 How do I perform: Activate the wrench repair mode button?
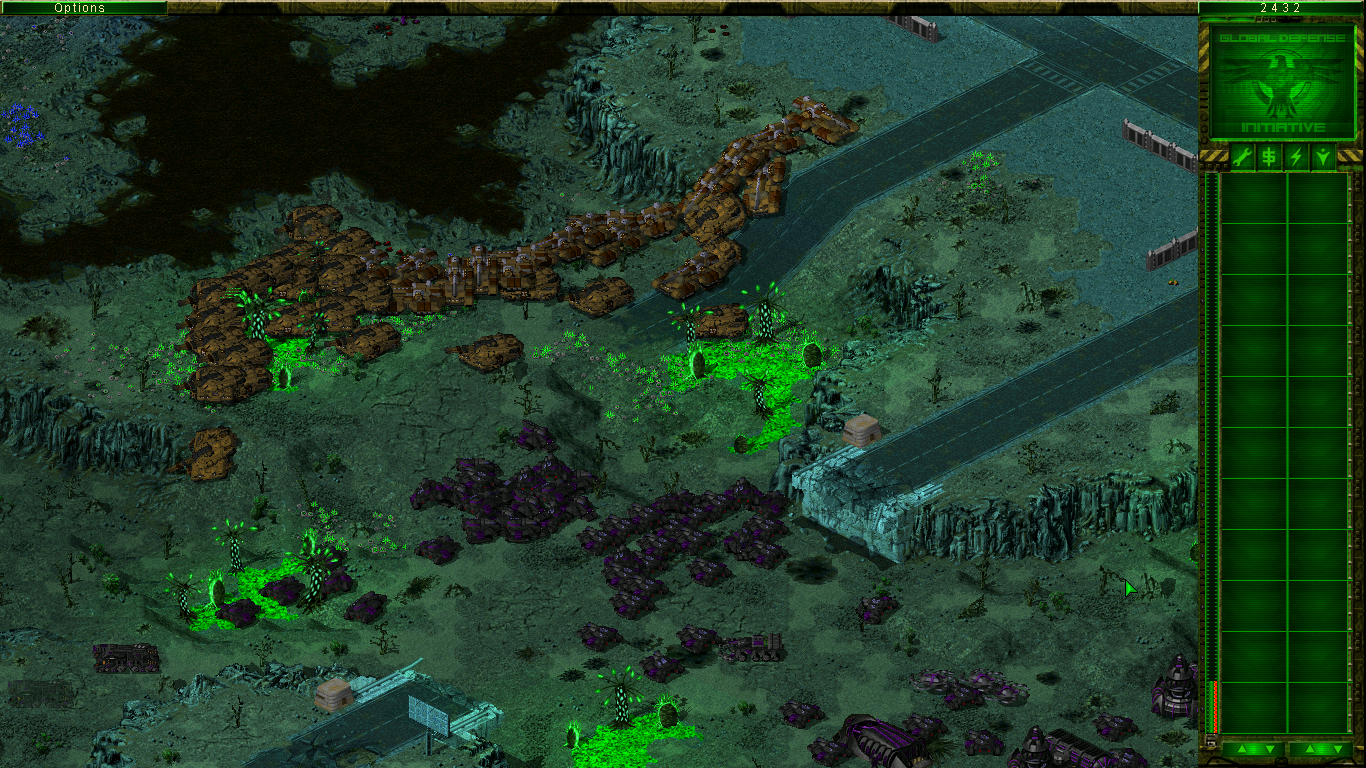(1241, 156)
